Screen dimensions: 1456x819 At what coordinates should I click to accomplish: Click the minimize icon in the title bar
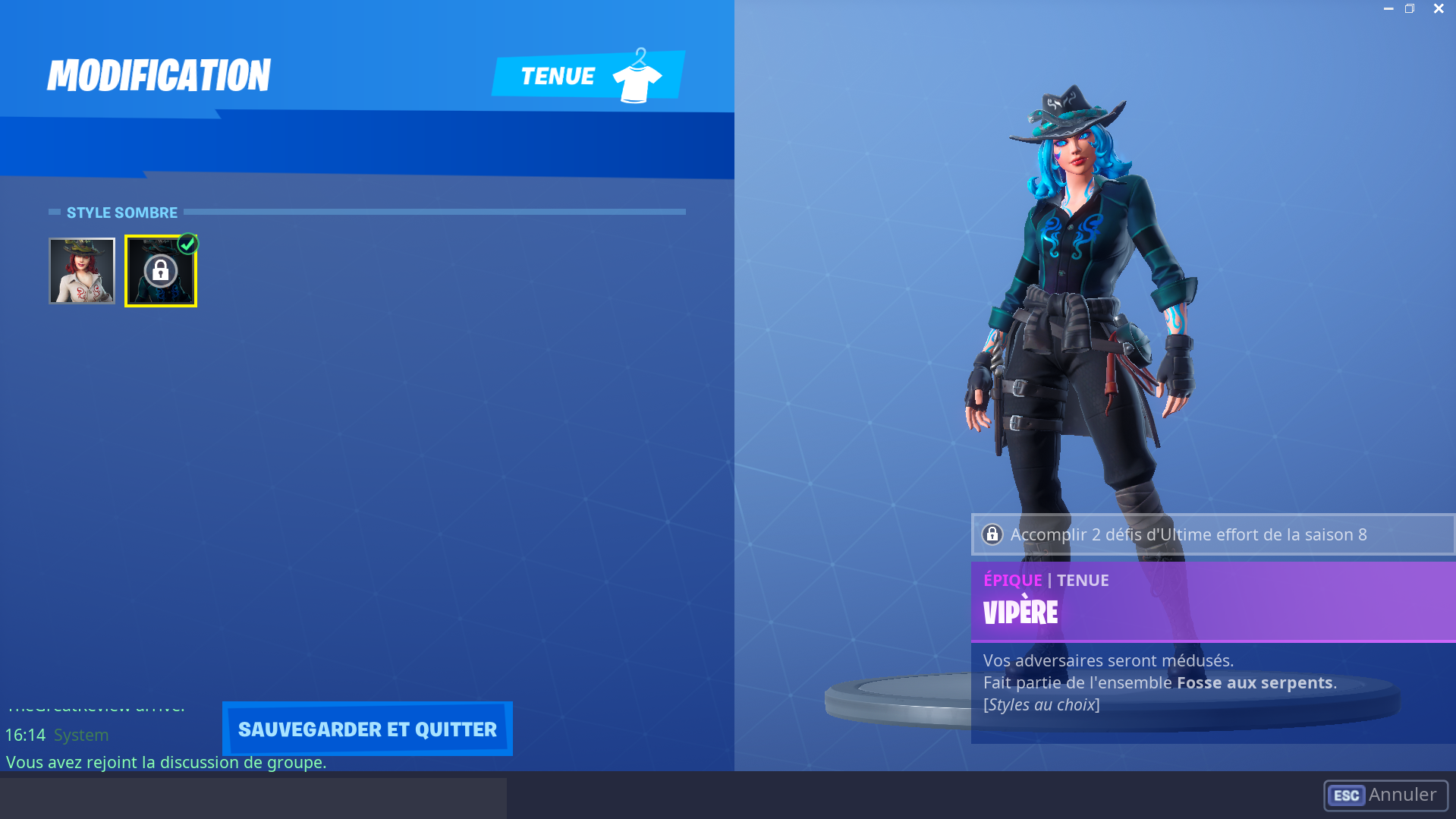pyautogui.click(x=1388, y=8)
